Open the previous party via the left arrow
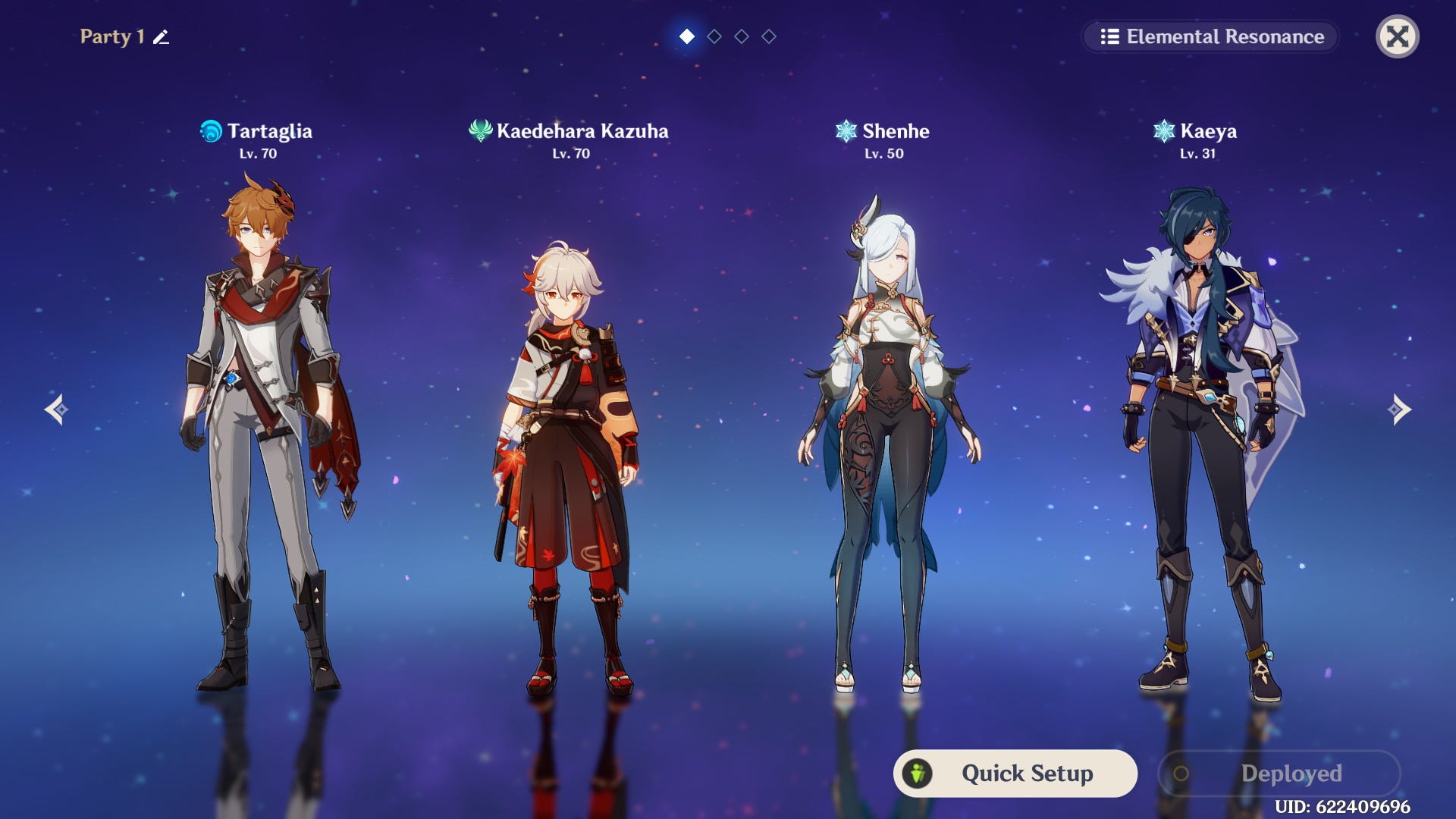The image size is (1456, 819). click(55, 409)
